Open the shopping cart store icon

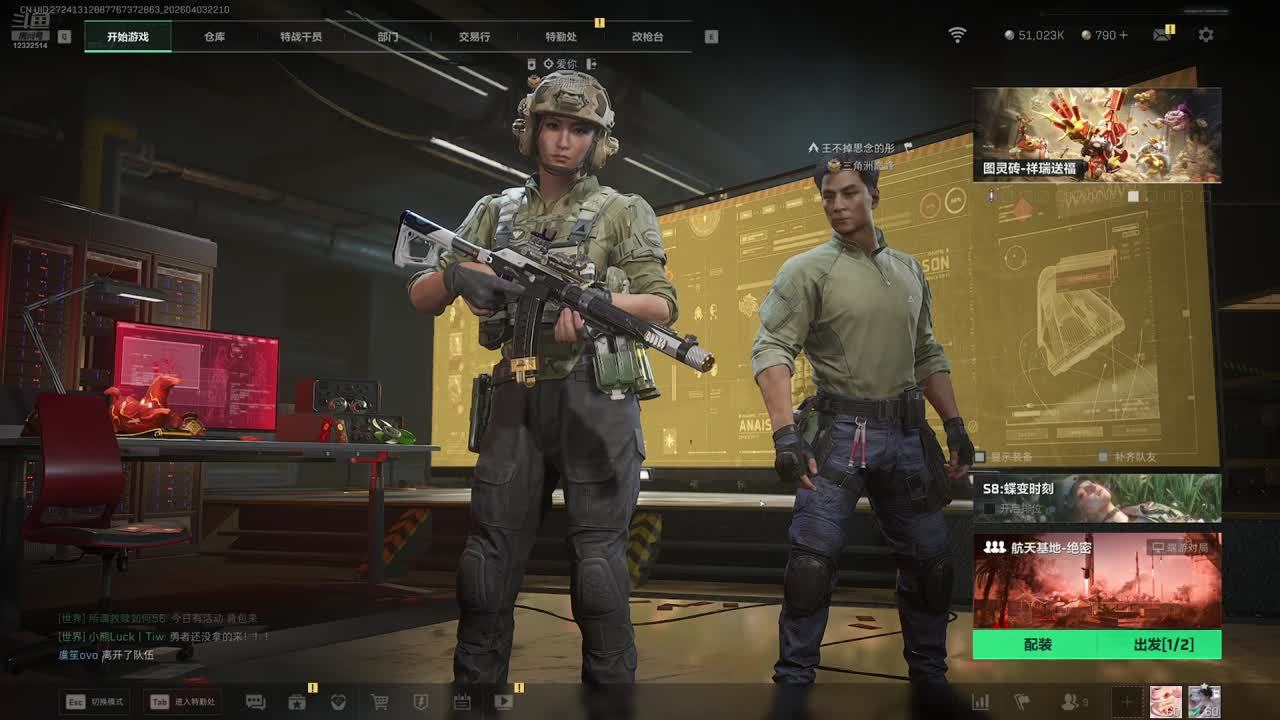coord(380,702)
